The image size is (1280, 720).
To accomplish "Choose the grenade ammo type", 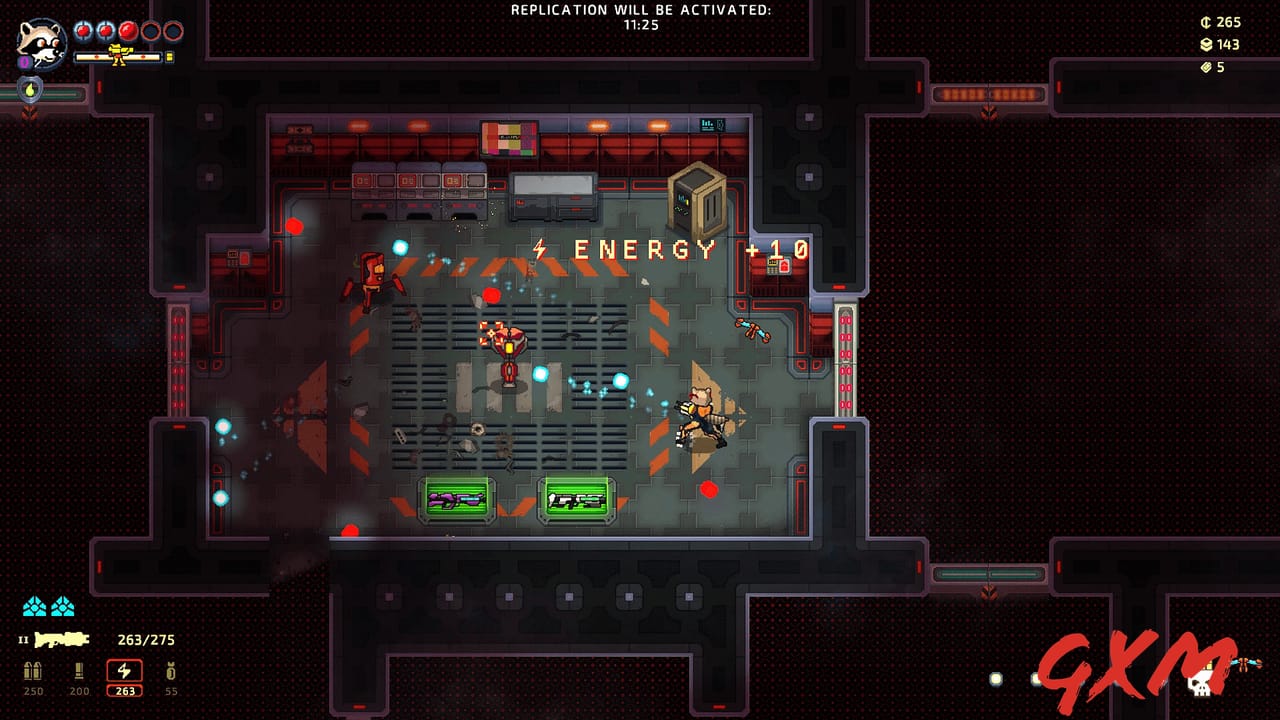I will pyautogui.click(x=171, y=672).
